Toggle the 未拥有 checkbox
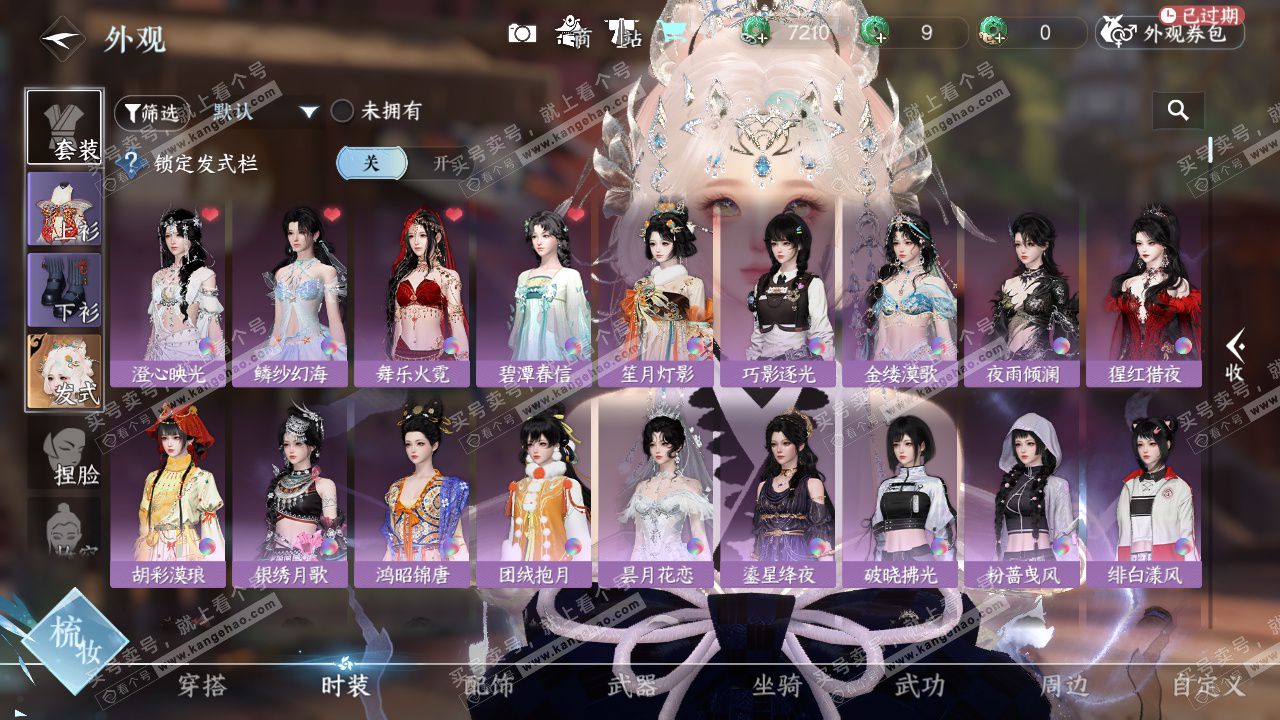 pos(343,111)
